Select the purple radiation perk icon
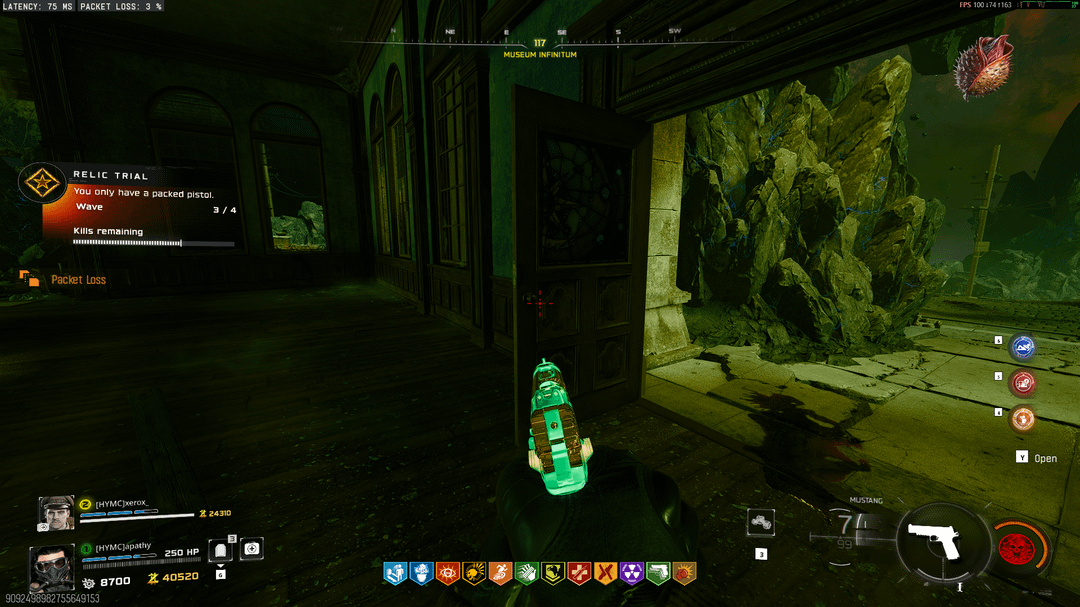 (632, 573)
